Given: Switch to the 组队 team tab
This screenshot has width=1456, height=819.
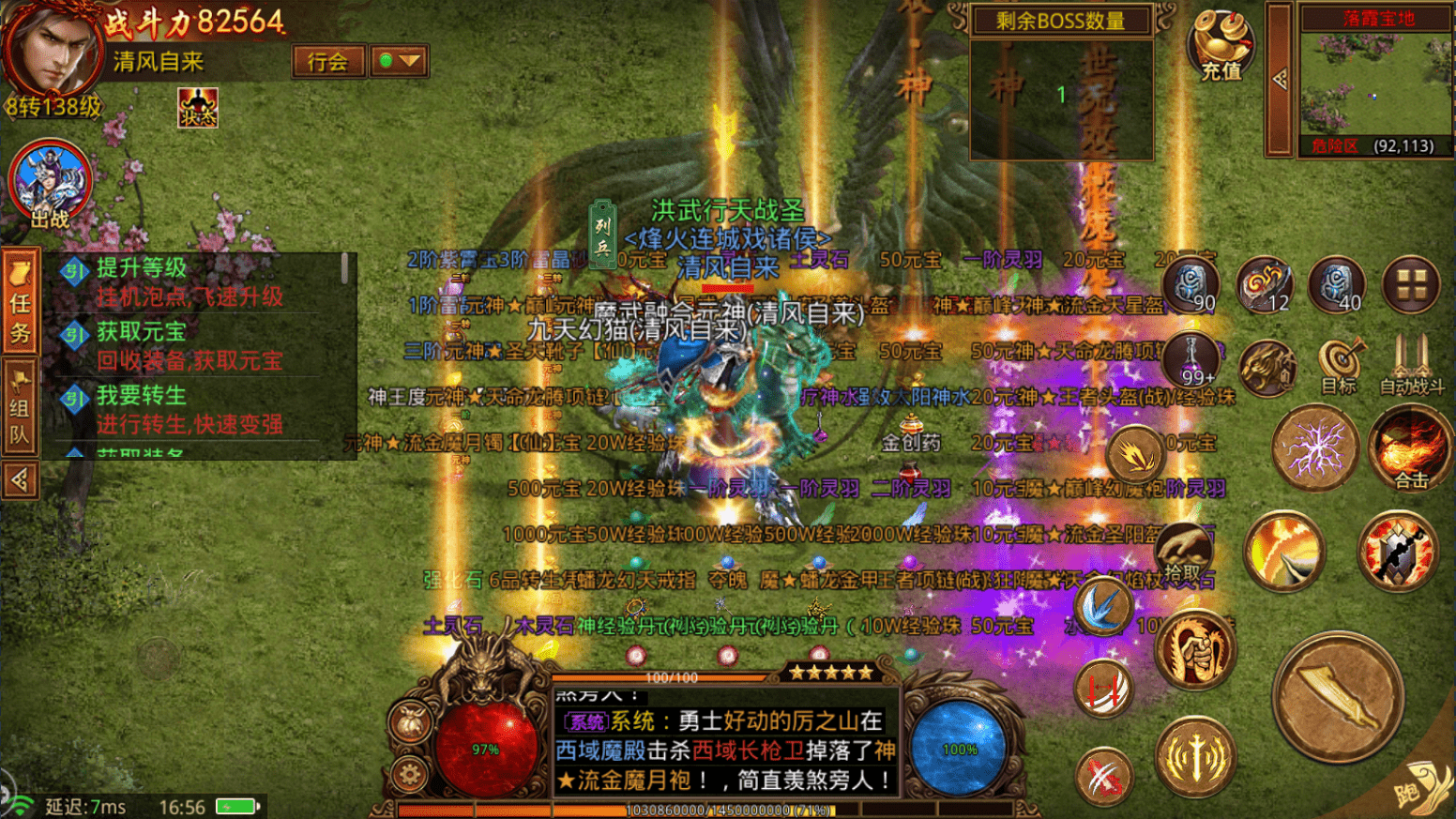Looking at the screenshot, I should tap(20, 408).
